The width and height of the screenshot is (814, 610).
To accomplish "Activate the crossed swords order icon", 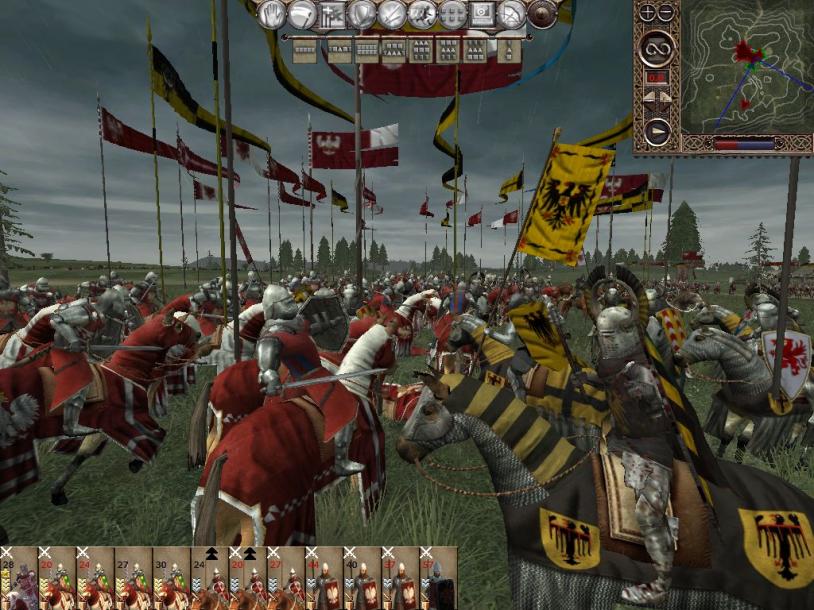I will 392,14.
